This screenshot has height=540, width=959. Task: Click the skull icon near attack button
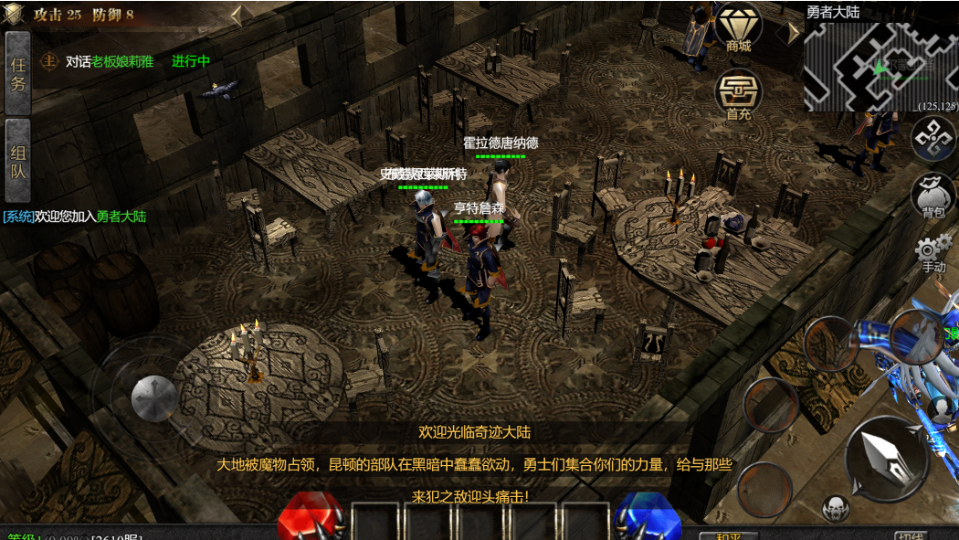point(835,508)
